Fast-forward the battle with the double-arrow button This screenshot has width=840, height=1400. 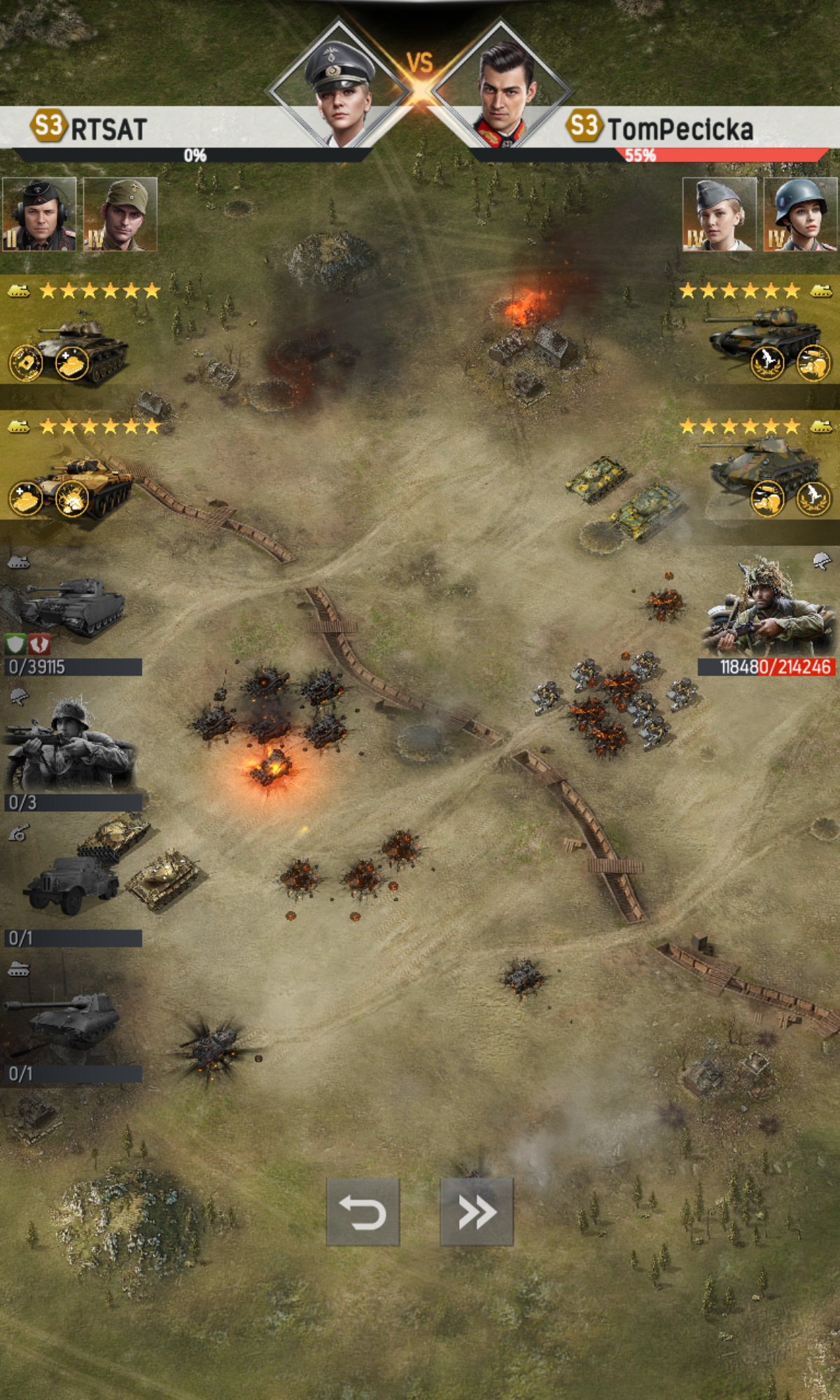pyautogui.click(x=476, y=1212)
